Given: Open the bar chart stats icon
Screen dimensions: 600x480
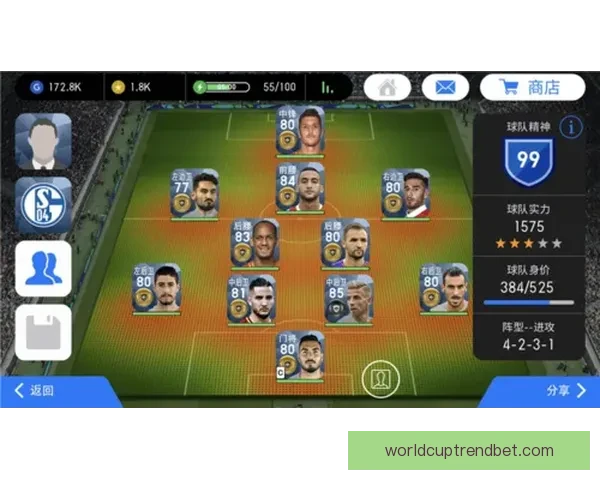Looking at the screenshot, I should pyautogui.click(x=326, y=87).
